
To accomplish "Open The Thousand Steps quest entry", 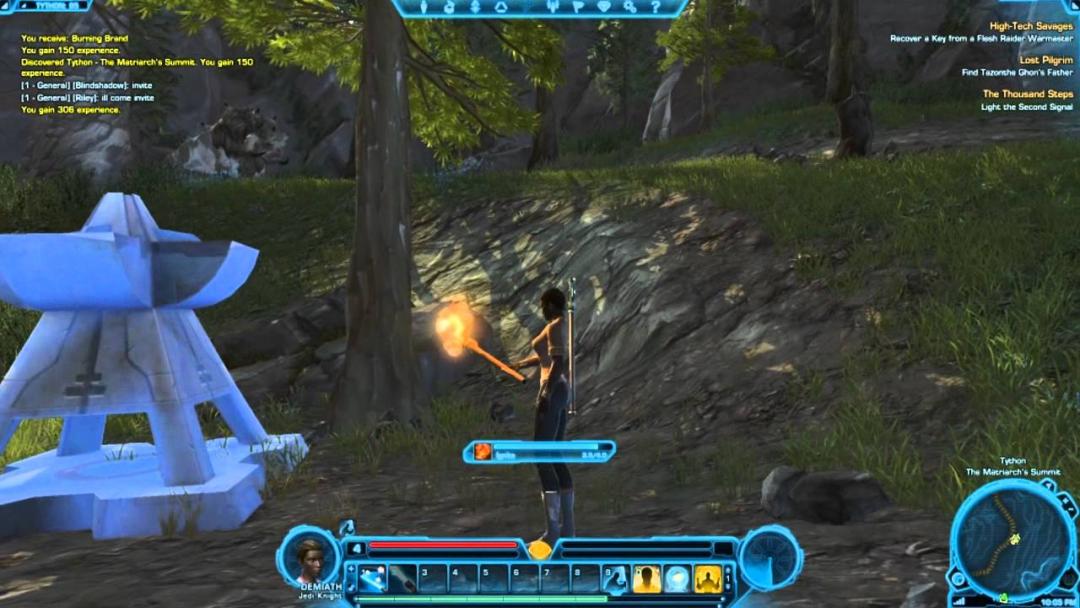I will 1028,94.
